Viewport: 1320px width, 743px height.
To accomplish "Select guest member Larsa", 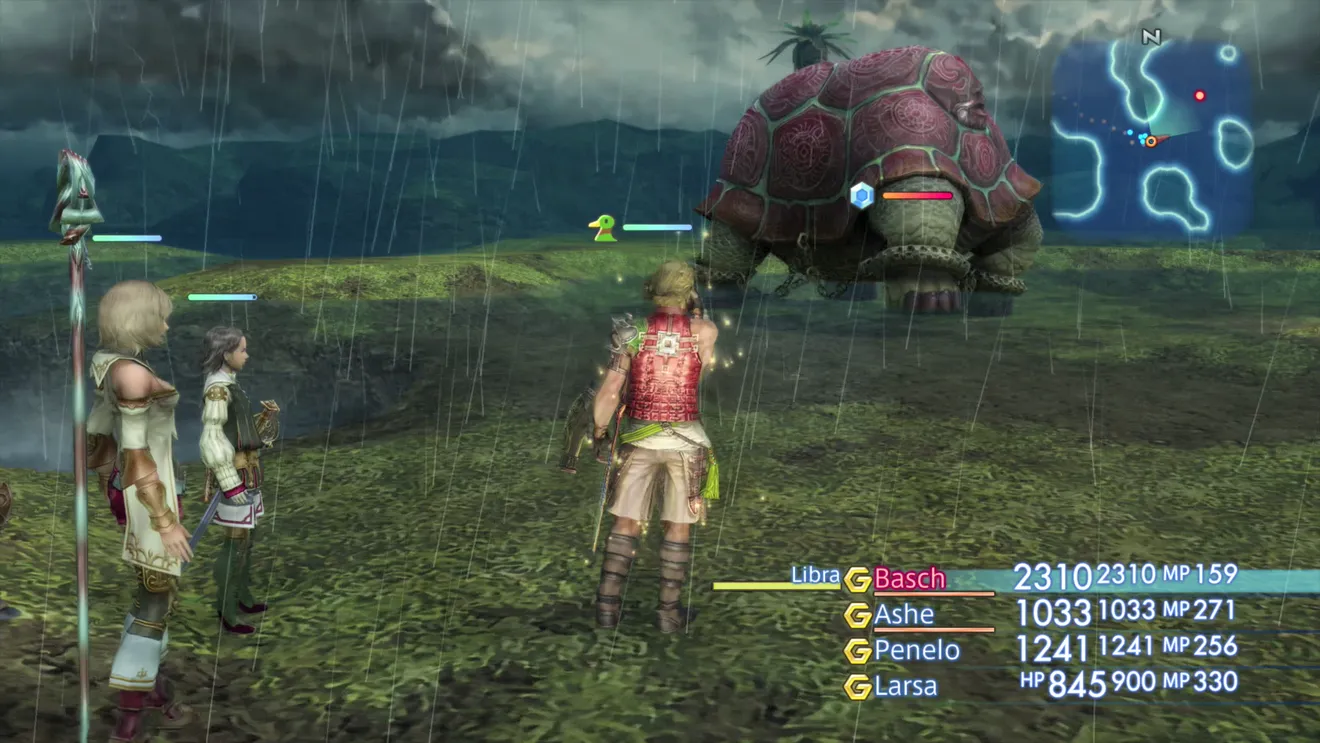I will pos(906,686).
